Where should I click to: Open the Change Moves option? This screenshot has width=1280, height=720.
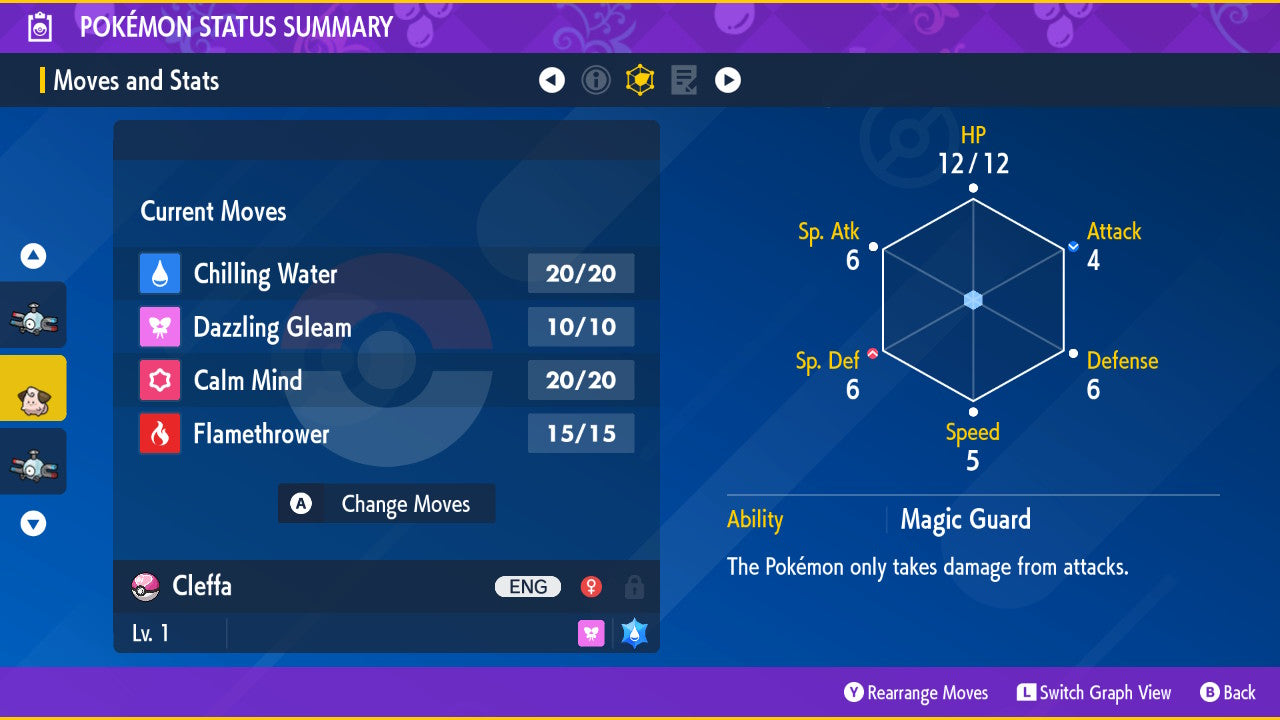click(x=386, y=504)
